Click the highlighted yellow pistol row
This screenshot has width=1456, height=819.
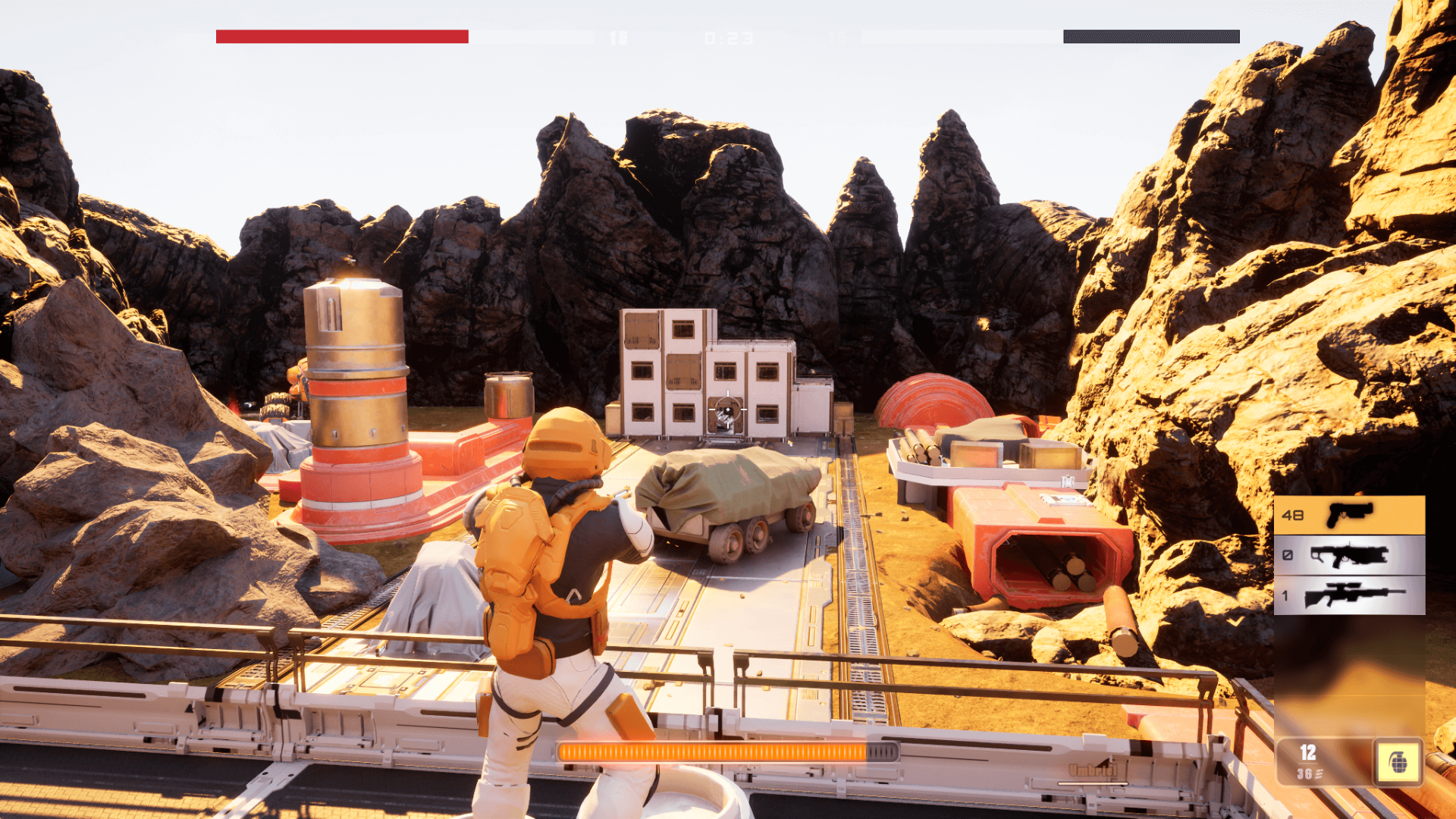1350,516
